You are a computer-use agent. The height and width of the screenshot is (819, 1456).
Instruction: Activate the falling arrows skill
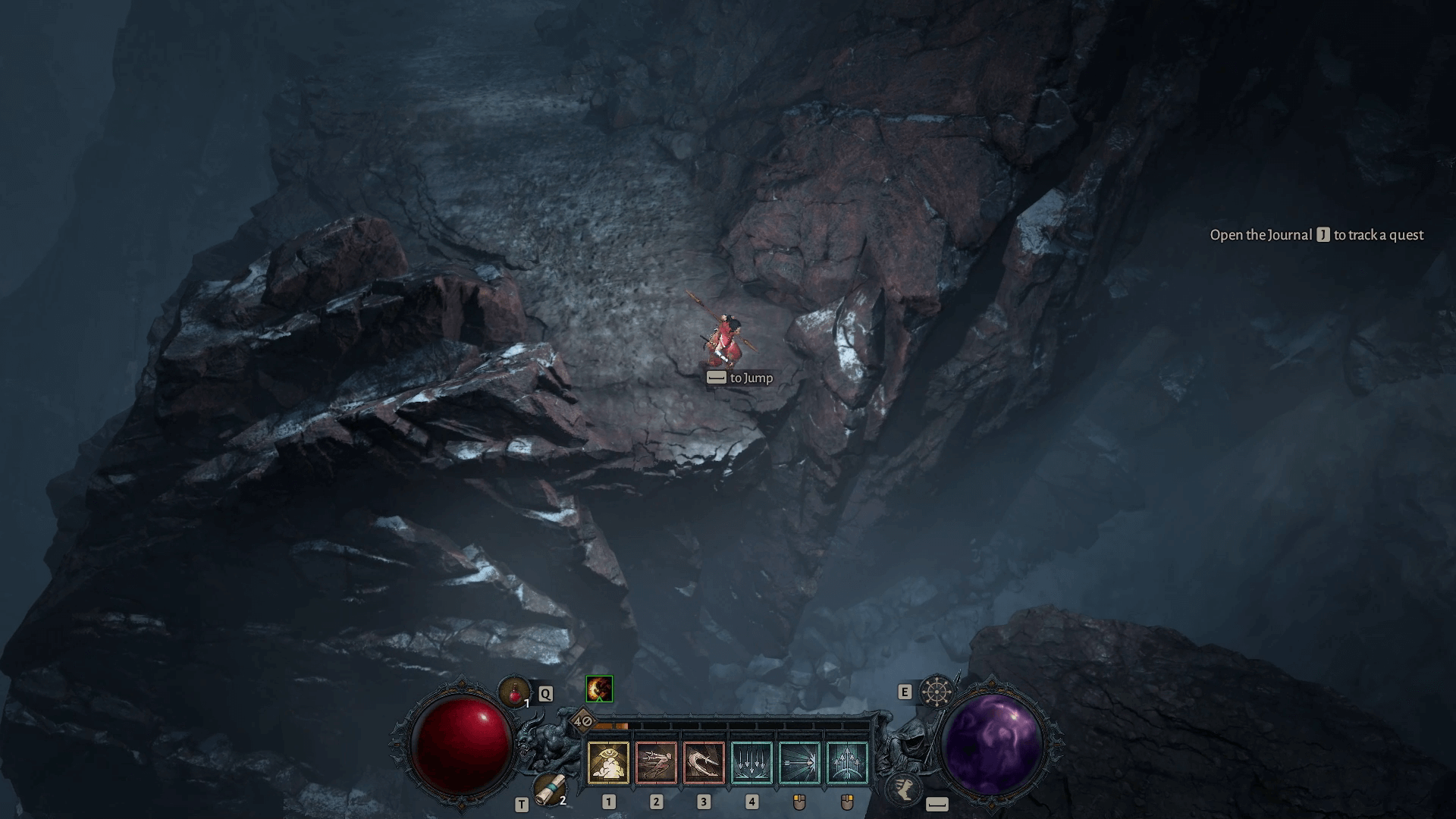752,762
